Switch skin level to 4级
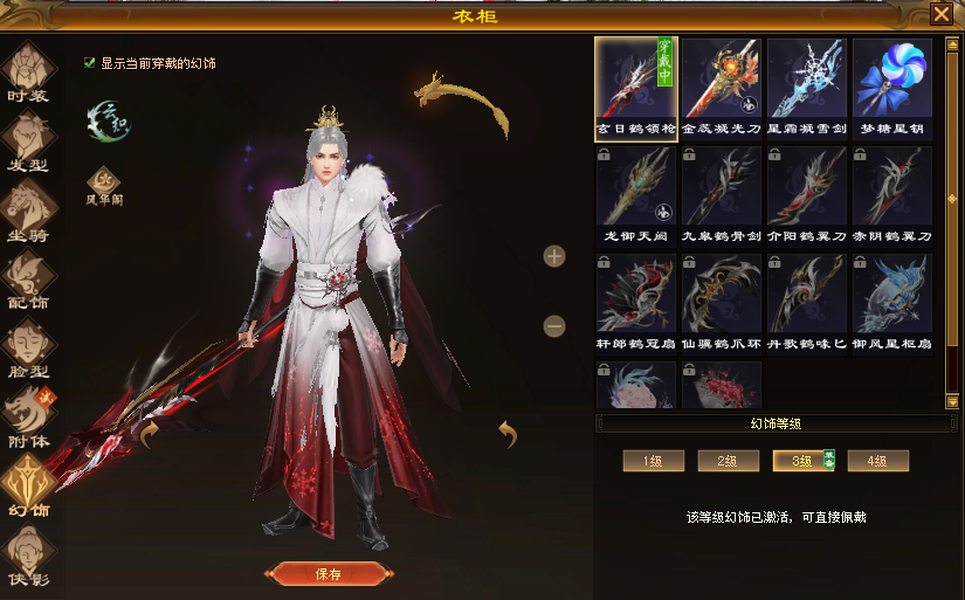Viewport: 965px width, 600px height. [878, 461]
